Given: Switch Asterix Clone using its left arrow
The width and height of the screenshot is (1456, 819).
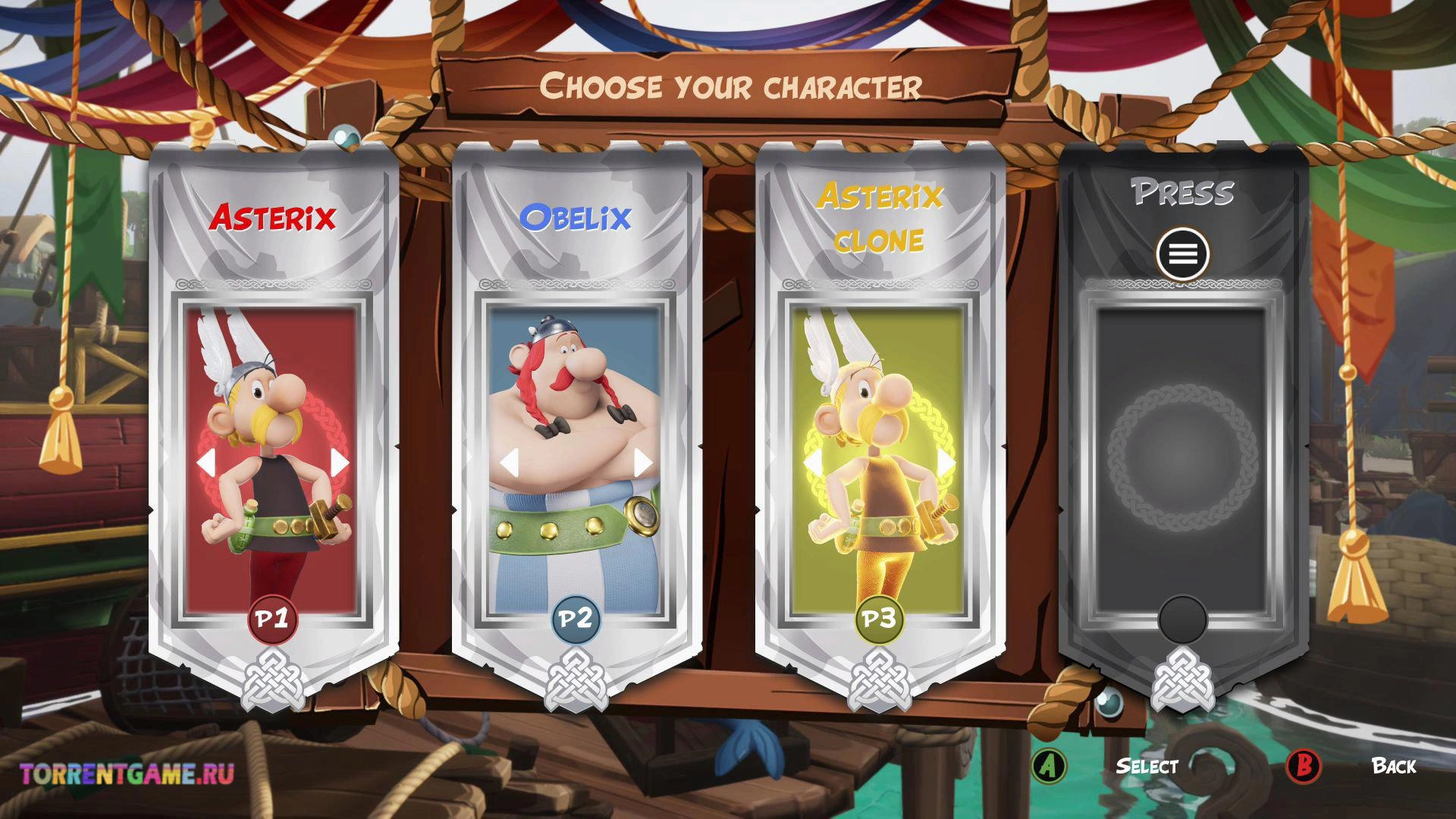Looking at the screenshot, I should [812, 461].
